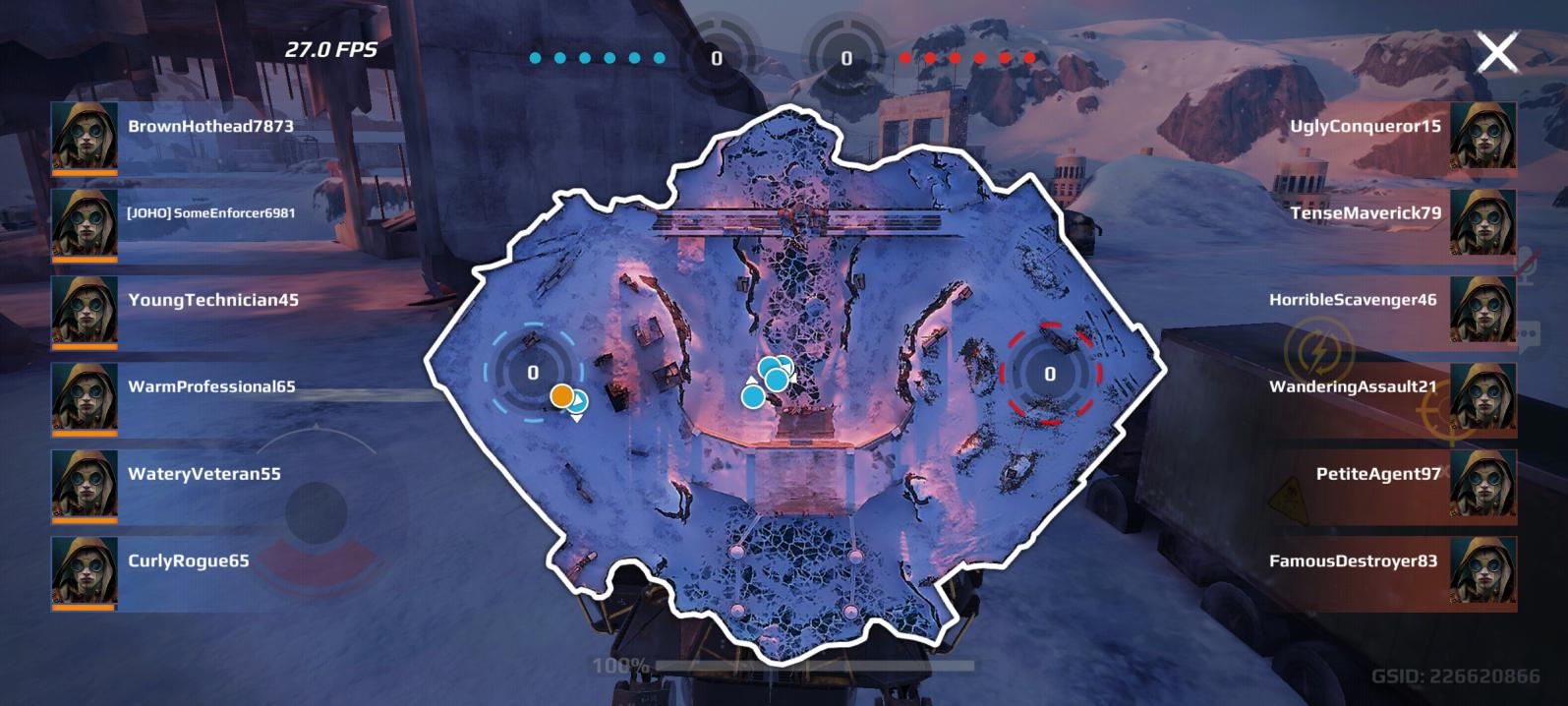Click the HorribleScavenger46 enemy entry
Image resolution: width=1568 pixels, height=706 pixels.
pyautogui.click(x=1353, y=300)
